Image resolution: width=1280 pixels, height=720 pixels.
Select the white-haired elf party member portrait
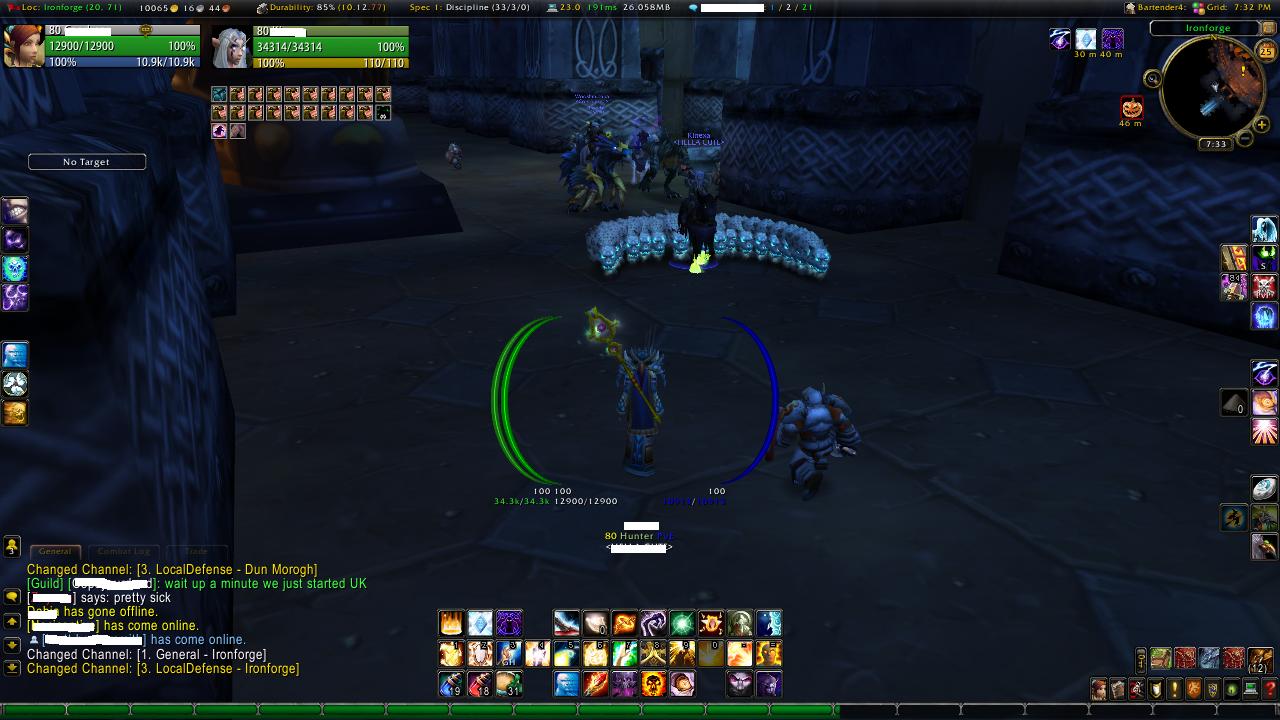pyautogui.click(x=231, y=46)
